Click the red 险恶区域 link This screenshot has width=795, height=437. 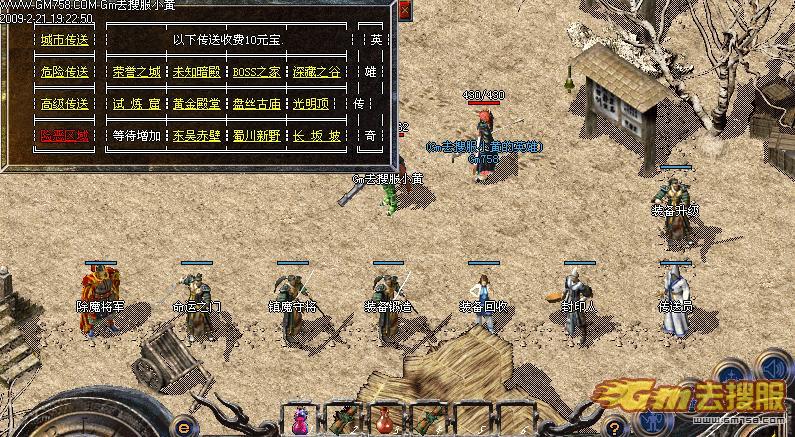pos(64,134)
